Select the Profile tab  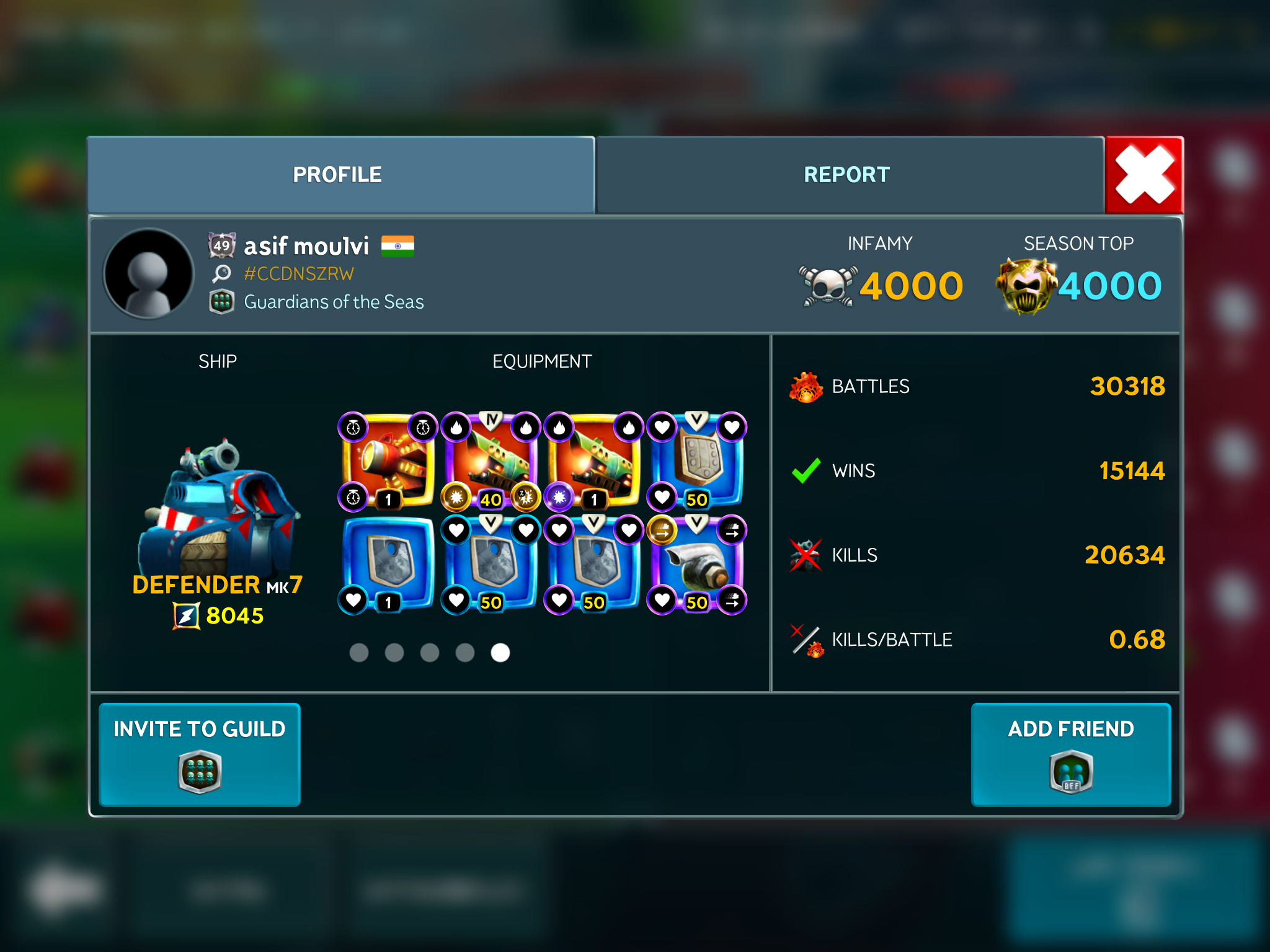pyautogui.click(x=338, y=175)
